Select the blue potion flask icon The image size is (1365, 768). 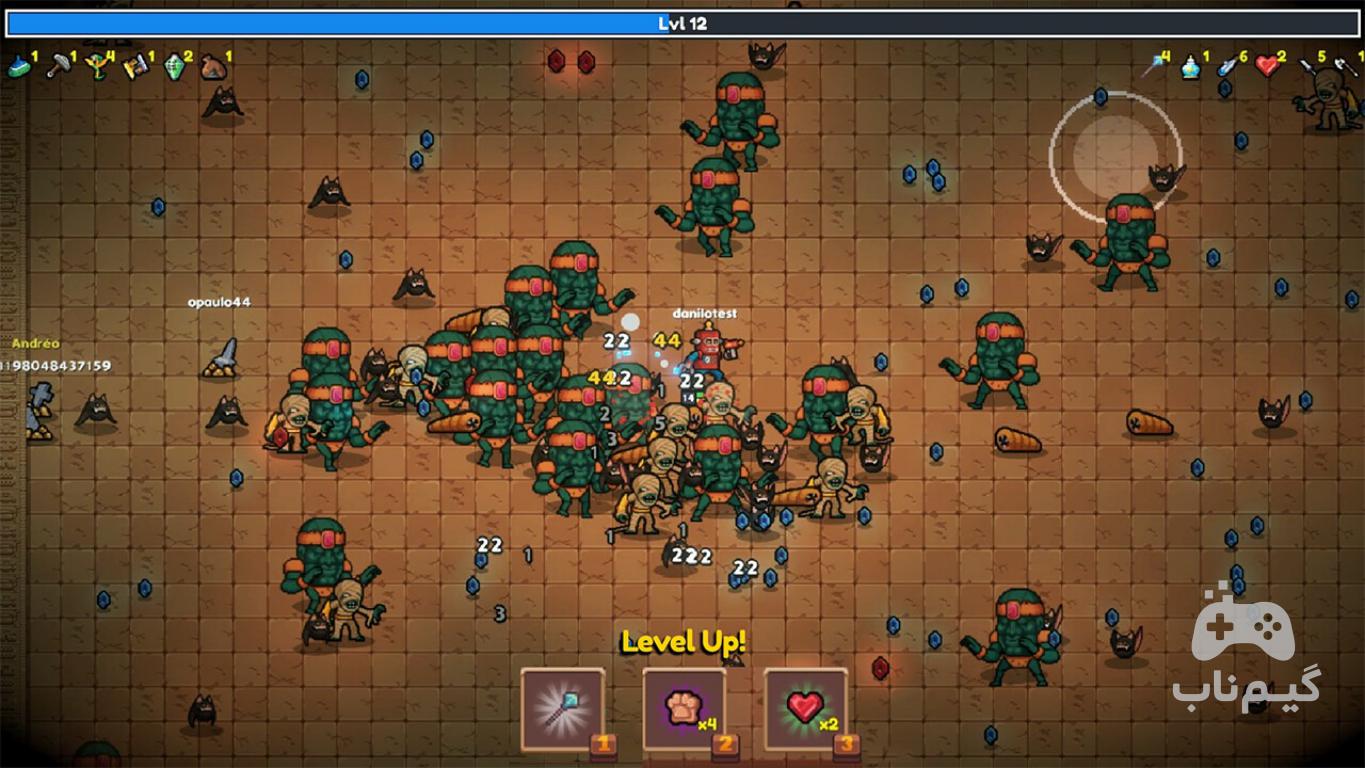click(x=1190, y=67)
